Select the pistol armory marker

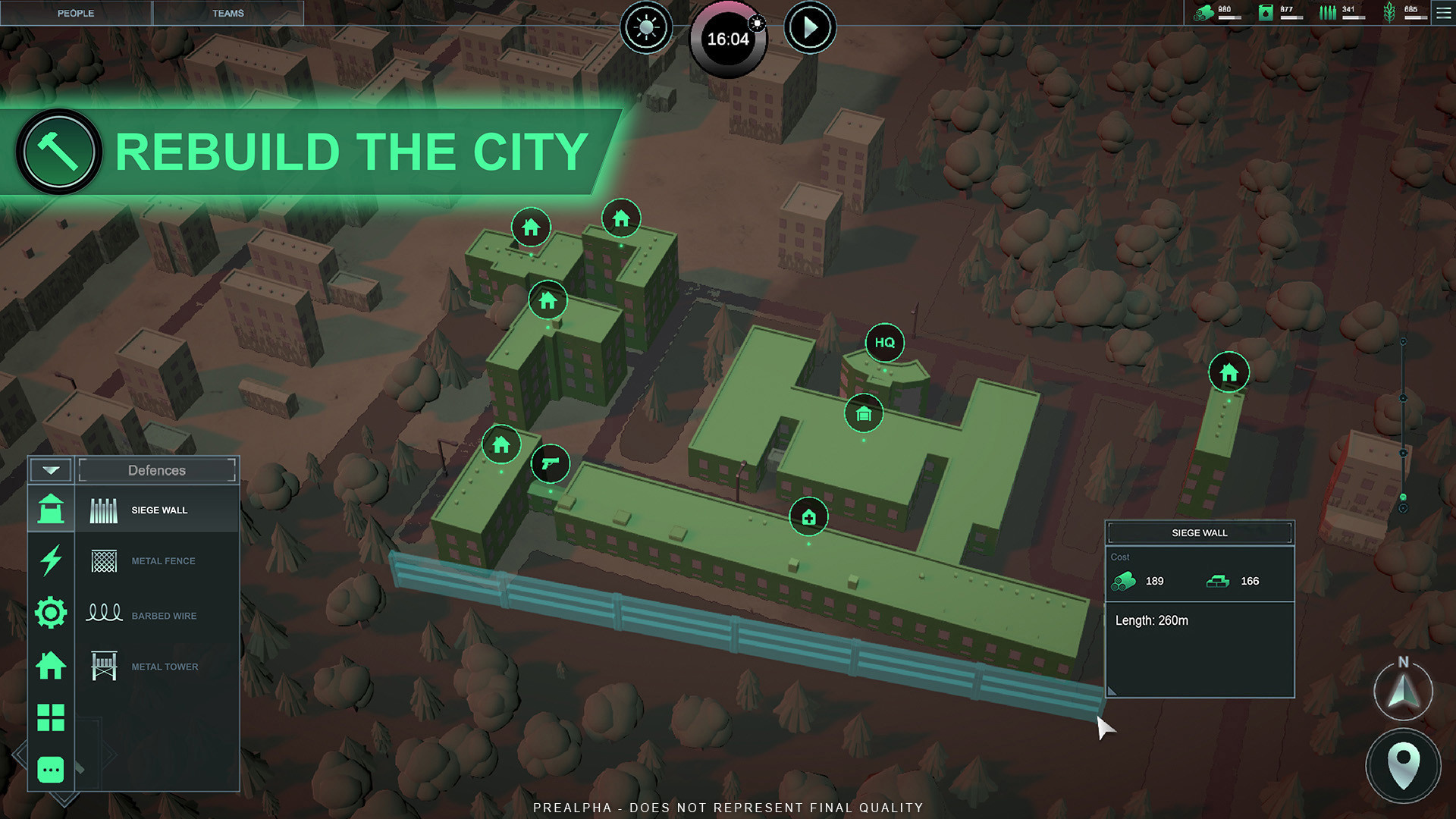point(551,463)
